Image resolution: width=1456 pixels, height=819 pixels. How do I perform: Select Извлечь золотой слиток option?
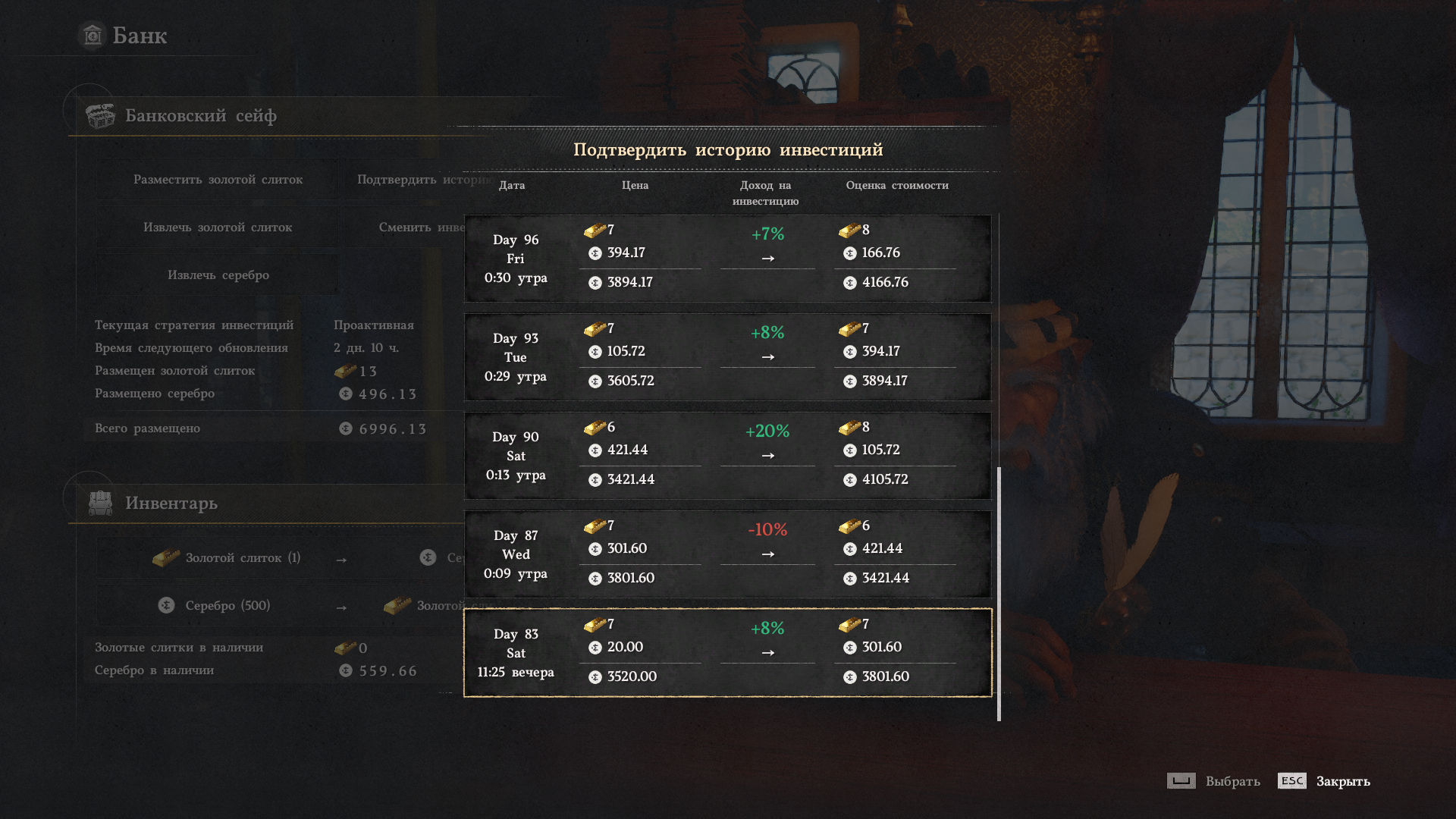[x=218, y=227]
